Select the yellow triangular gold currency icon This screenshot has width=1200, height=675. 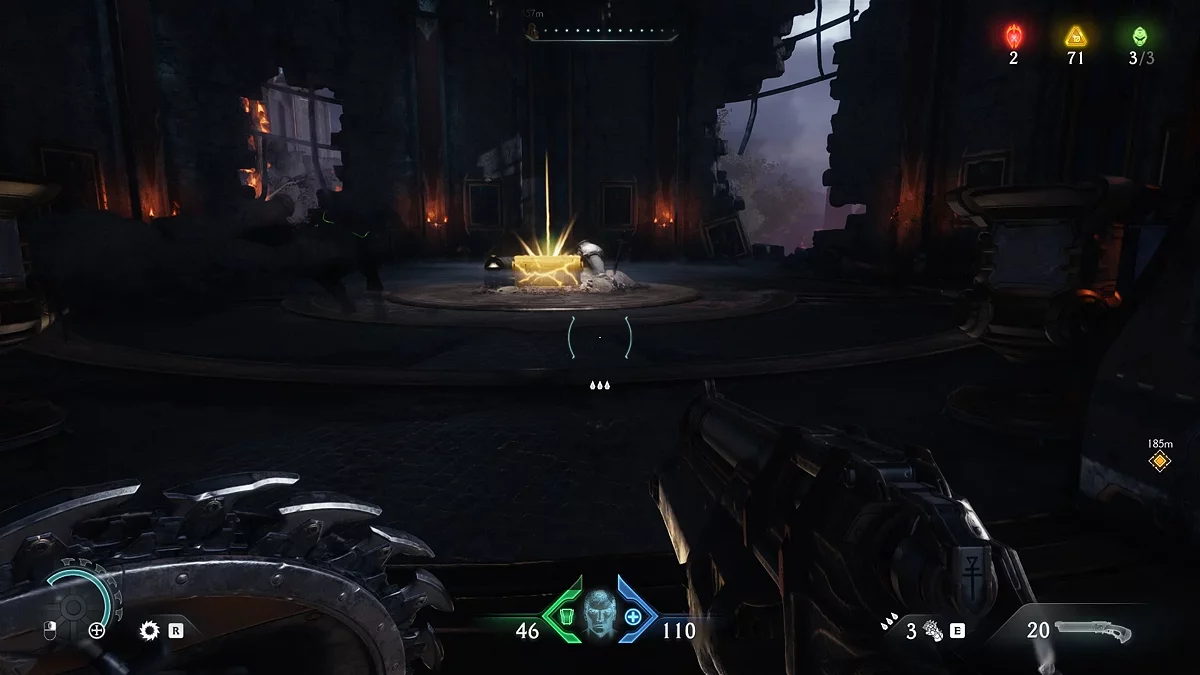tap(1076, 37)
